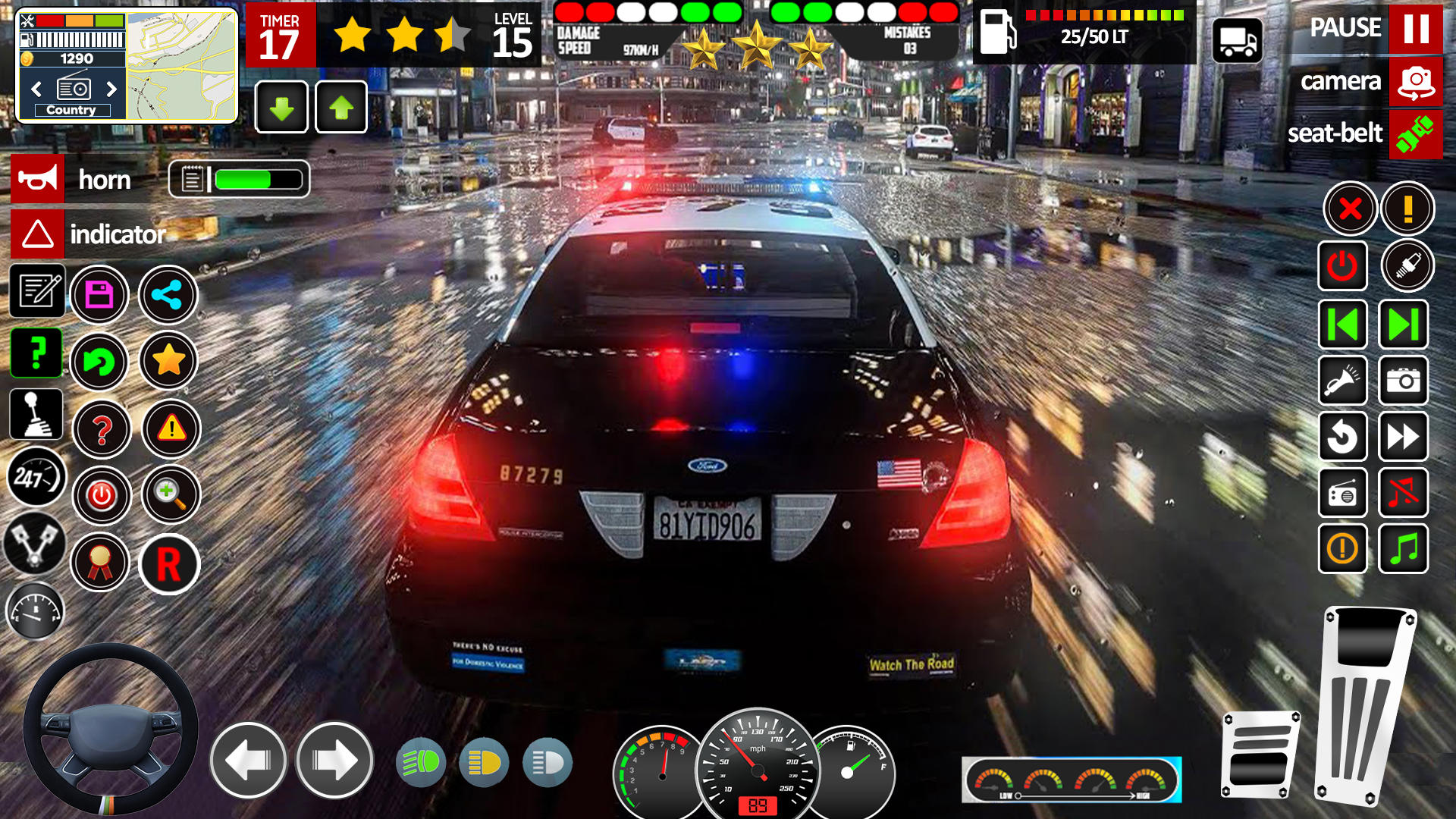The image size is (1456, 819).
Task: Toggle the seat-belt option
Action: (1417, 134)
